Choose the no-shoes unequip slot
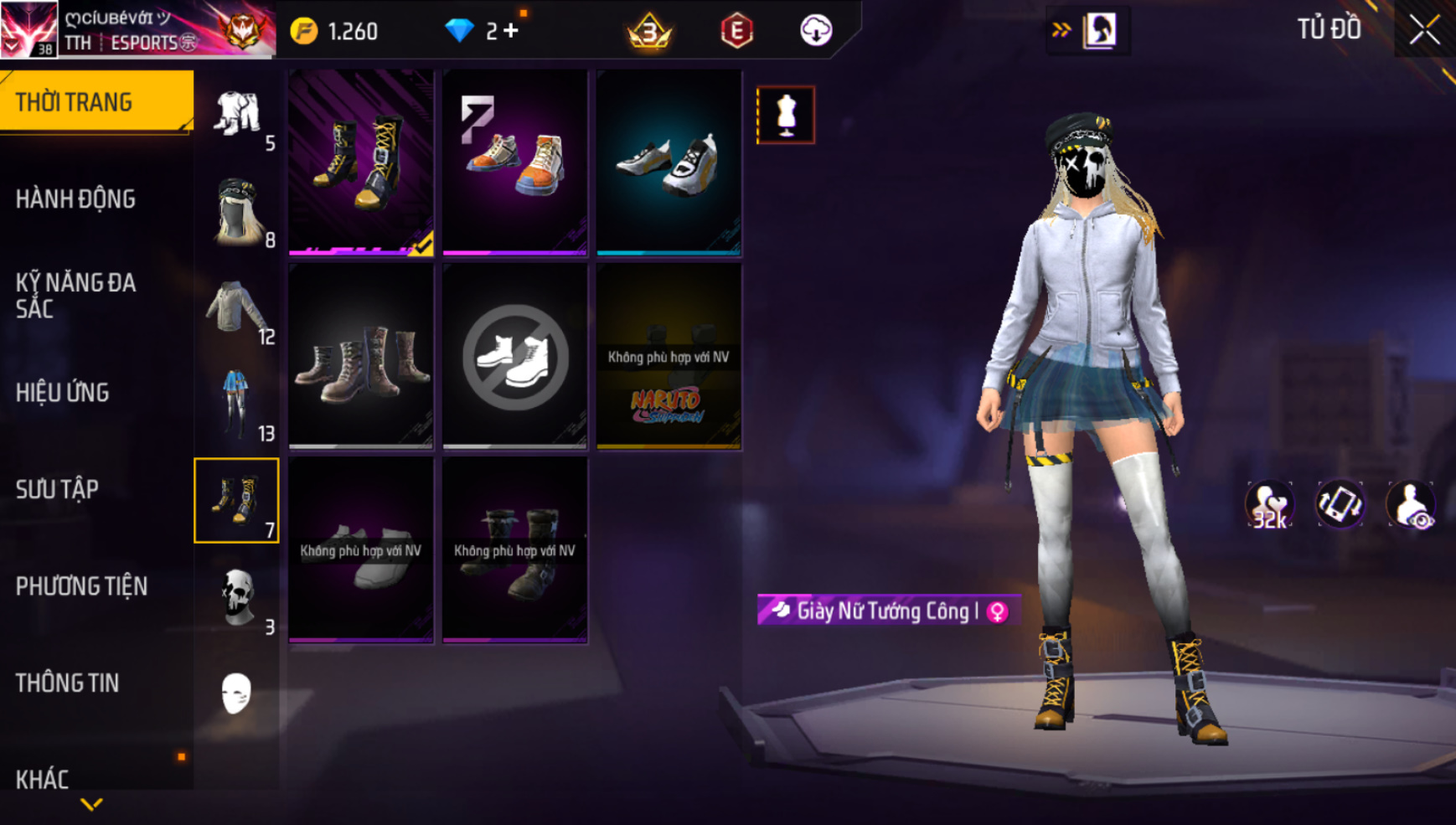Image resolution: width=1456 pixels, height=825 pixels. coord(514,356)
